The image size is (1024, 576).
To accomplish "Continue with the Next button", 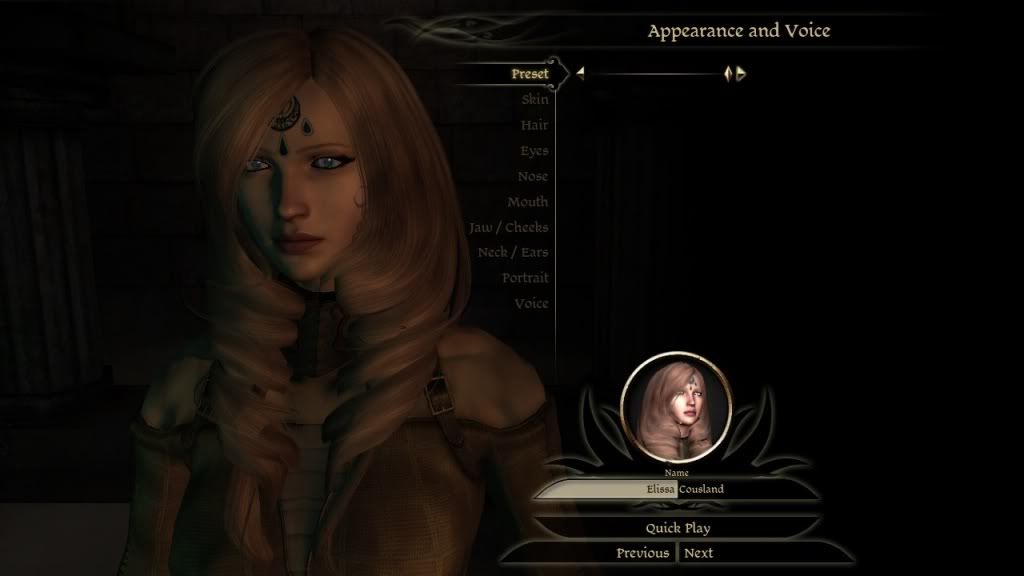I will point(699,553).
